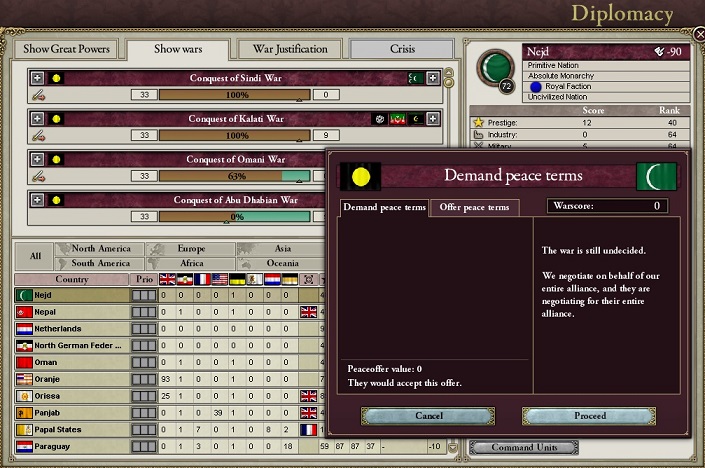Open the War Justification tab
Viewport: 705px width, 468px height.
(290, 49)
